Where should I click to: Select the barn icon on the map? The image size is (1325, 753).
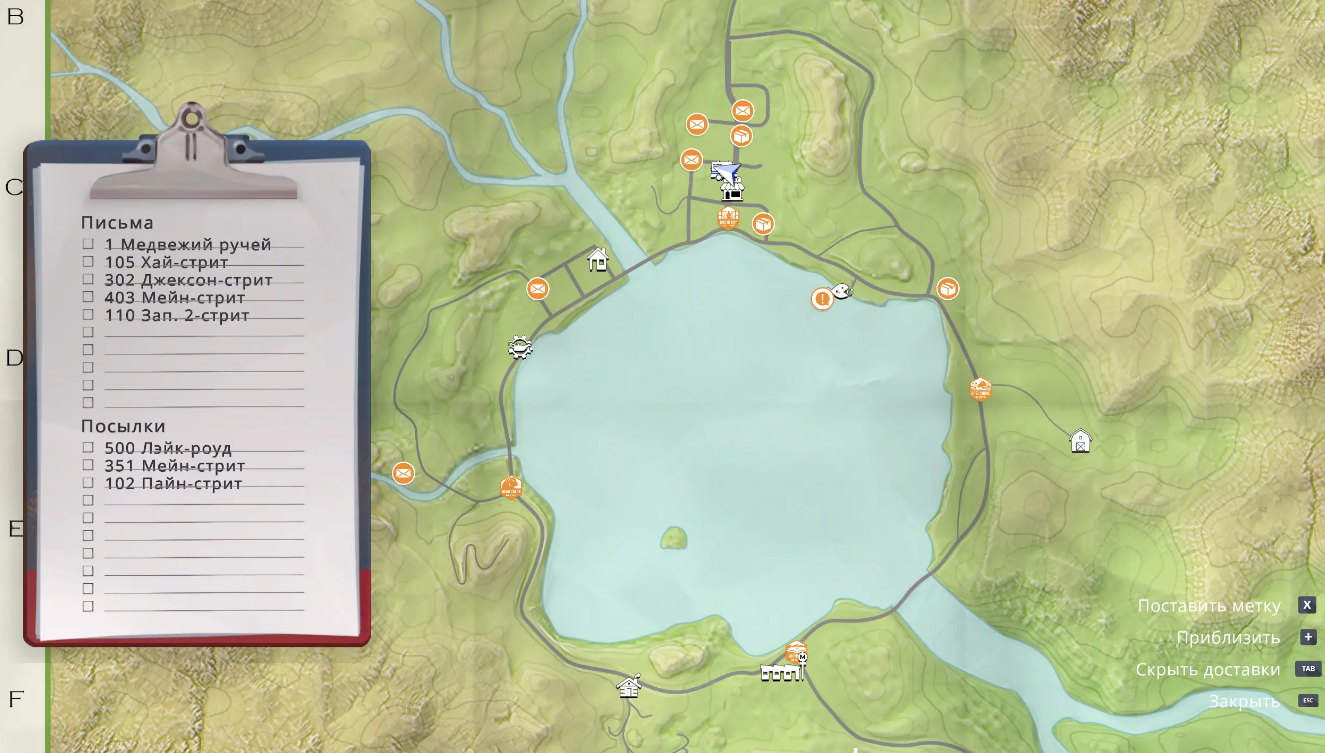tap(1080, 441)
